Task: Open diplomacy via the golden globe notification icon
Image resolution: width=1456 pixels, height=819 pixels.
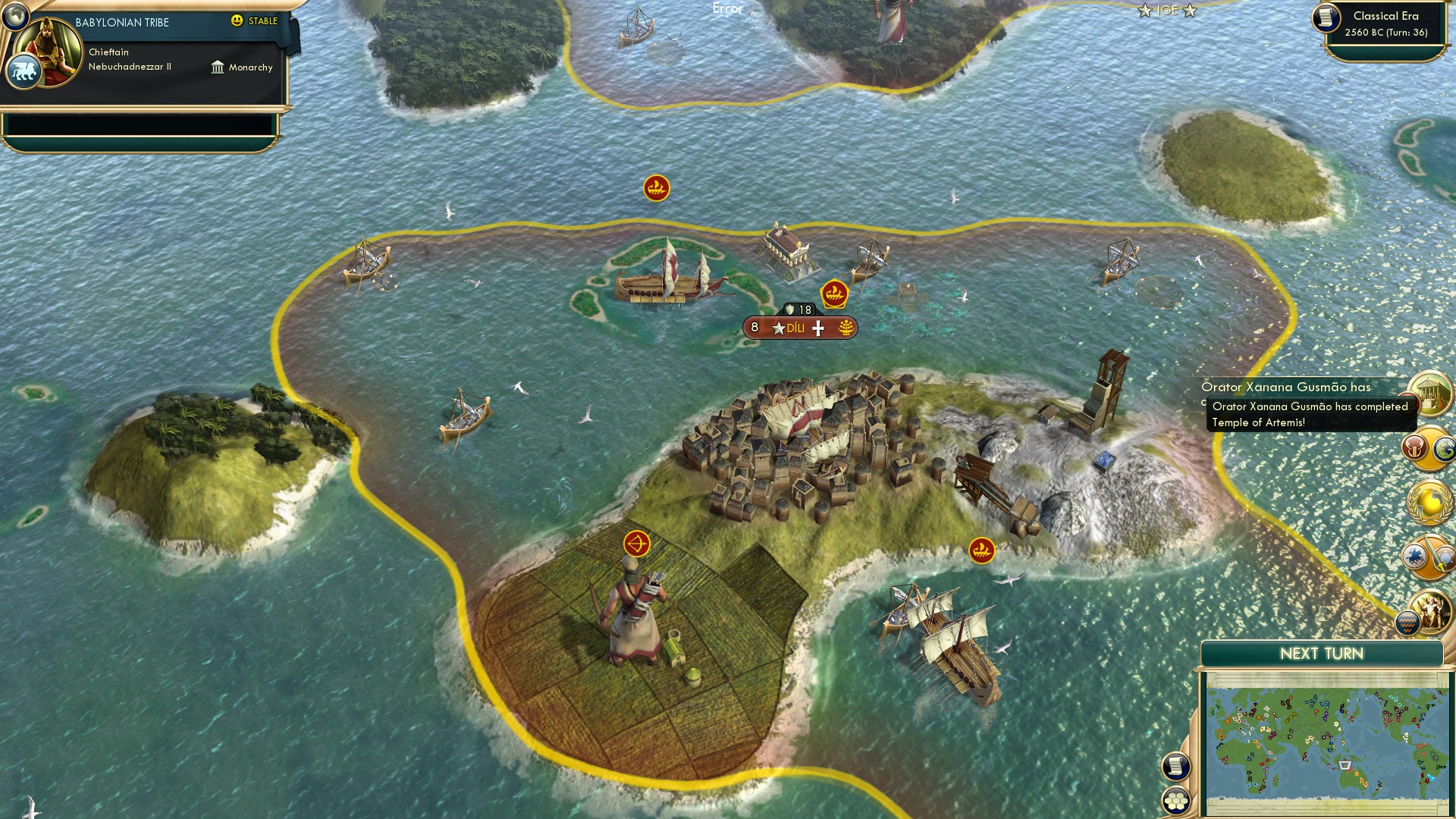Action: coord(1428,501)
